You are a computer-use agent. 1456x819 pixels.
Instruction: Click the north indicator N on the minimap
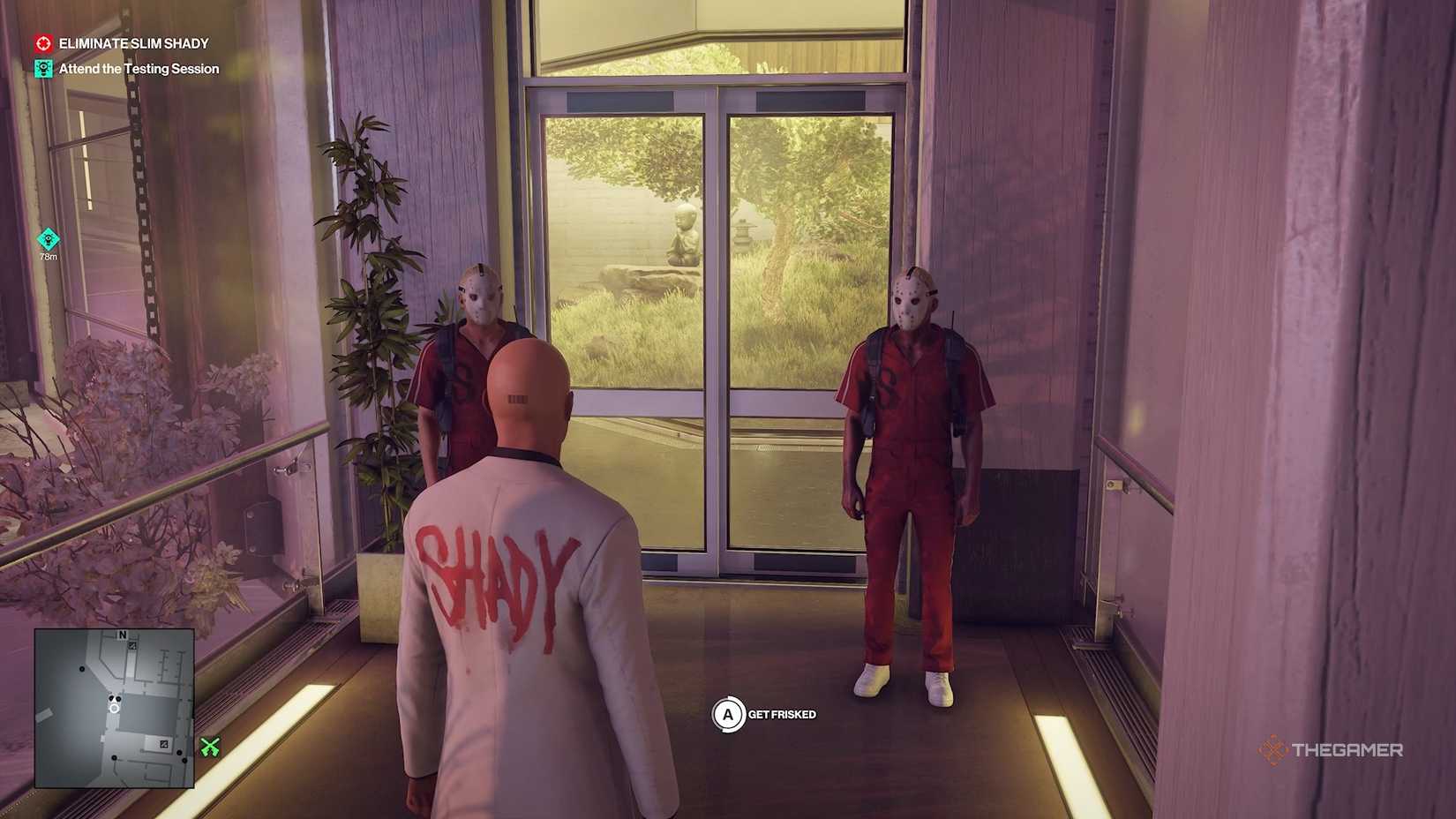pos(123,634)
